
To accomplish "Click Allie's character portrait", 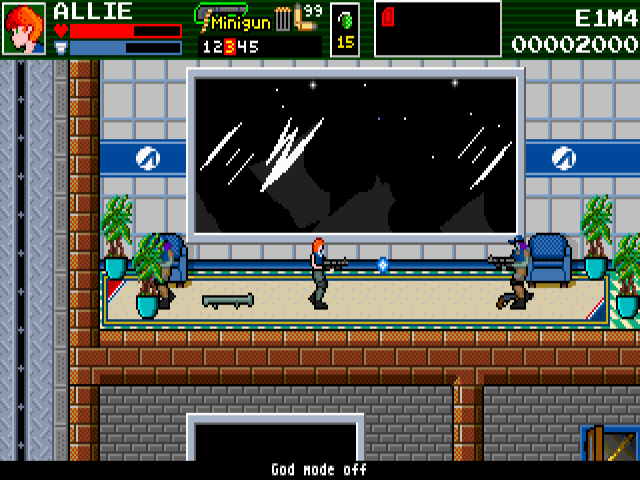I will click(24, 28).
